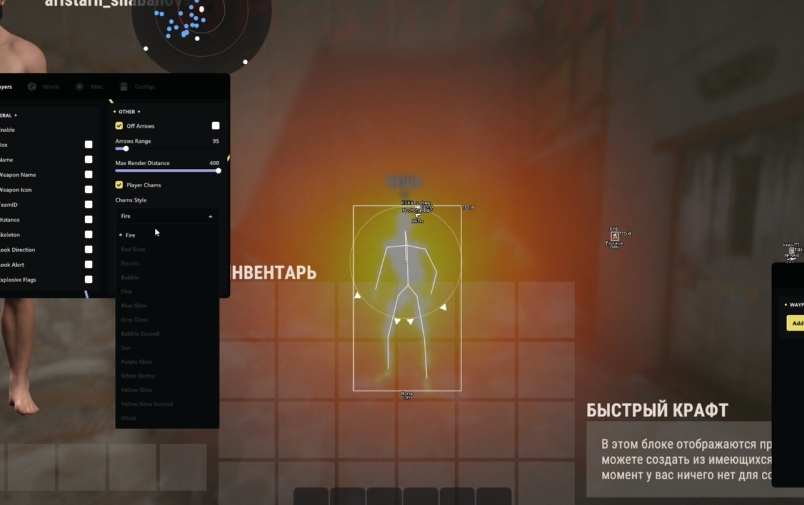The width and height of the screenshot is (804, 505).
Task: Choose the Ghost chams style
Action: click(x=128, y=417)
